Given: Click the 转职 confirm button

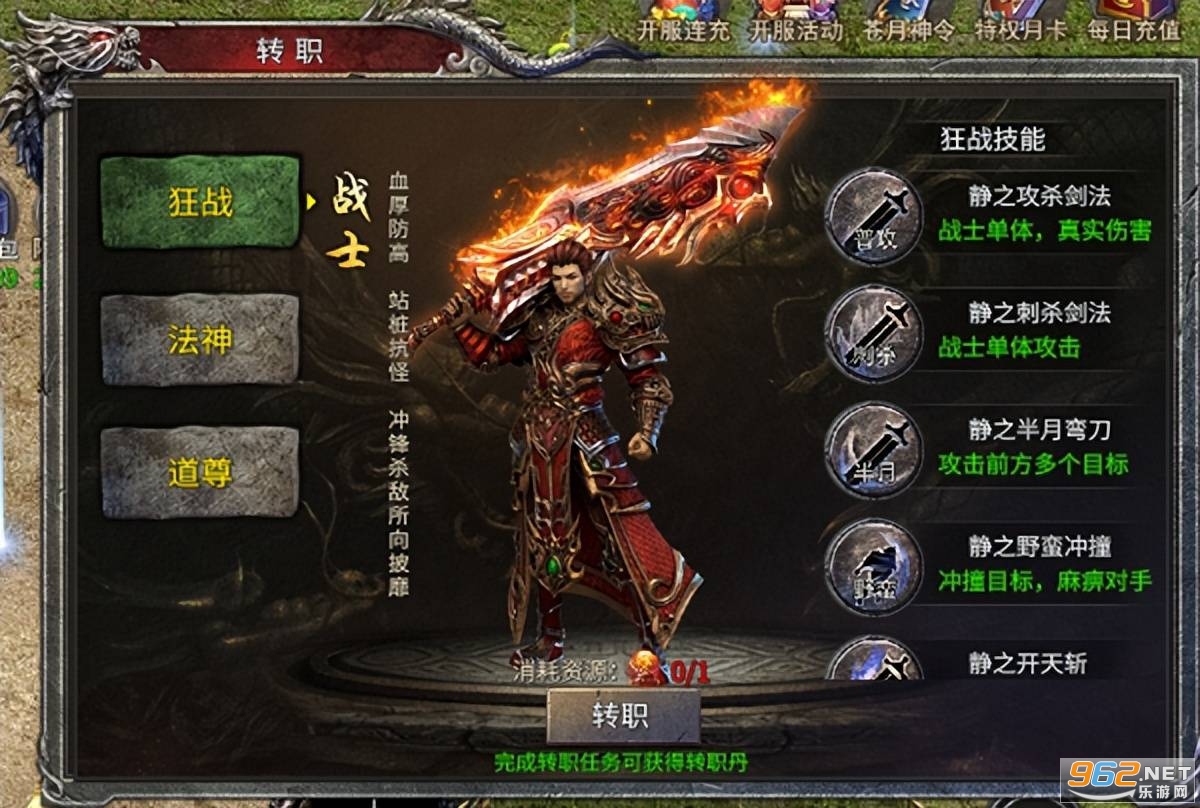Looking at the screenshot, I should click(x=622, y=716).
